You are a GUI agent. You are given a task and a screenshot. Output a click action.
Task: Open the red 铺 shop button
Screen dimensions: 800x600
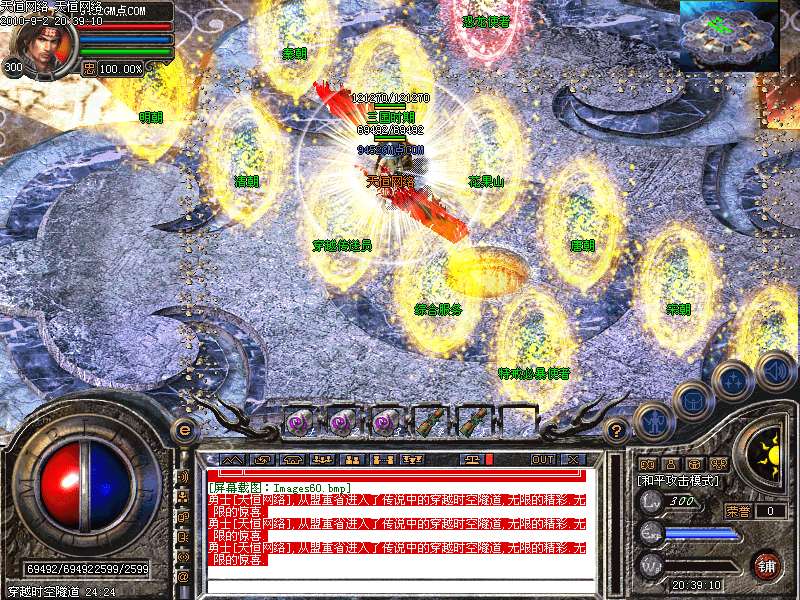tap(767, 565)
